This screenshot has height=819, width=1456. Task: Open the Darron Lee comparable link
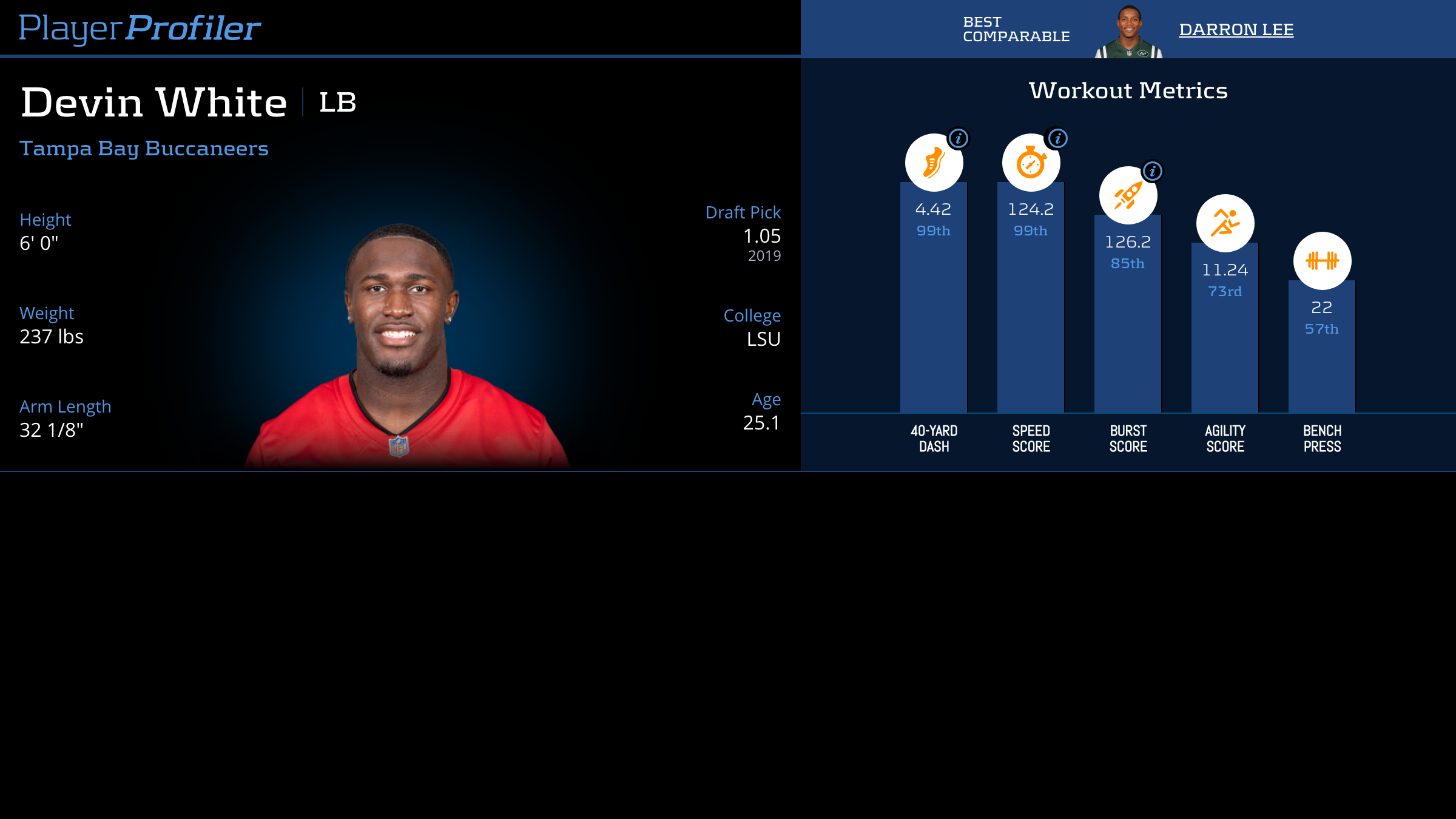tap(1236, 30)
